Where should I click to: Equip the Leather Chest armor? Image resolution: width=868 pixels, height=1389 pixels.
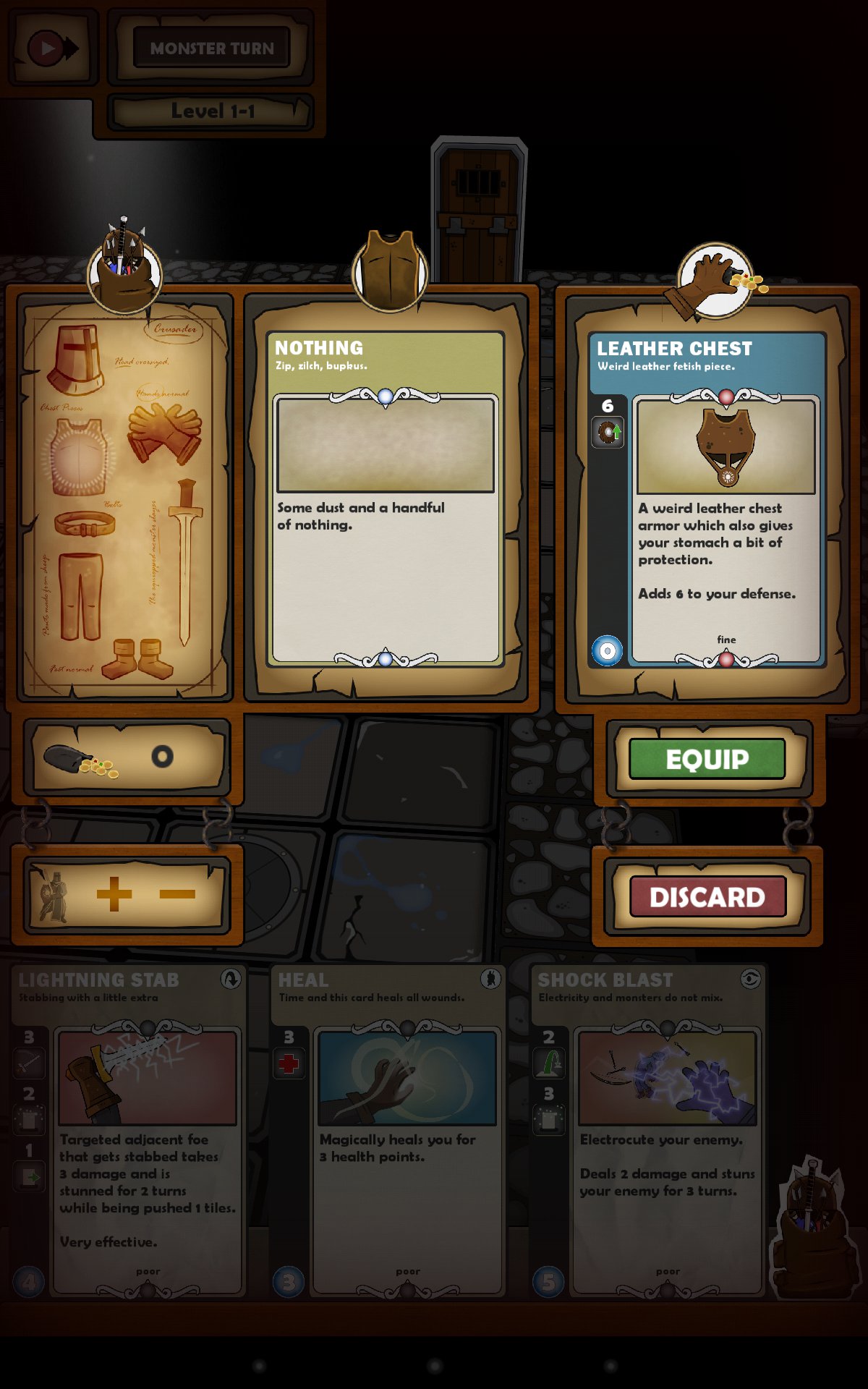click(x=707, y=759)
